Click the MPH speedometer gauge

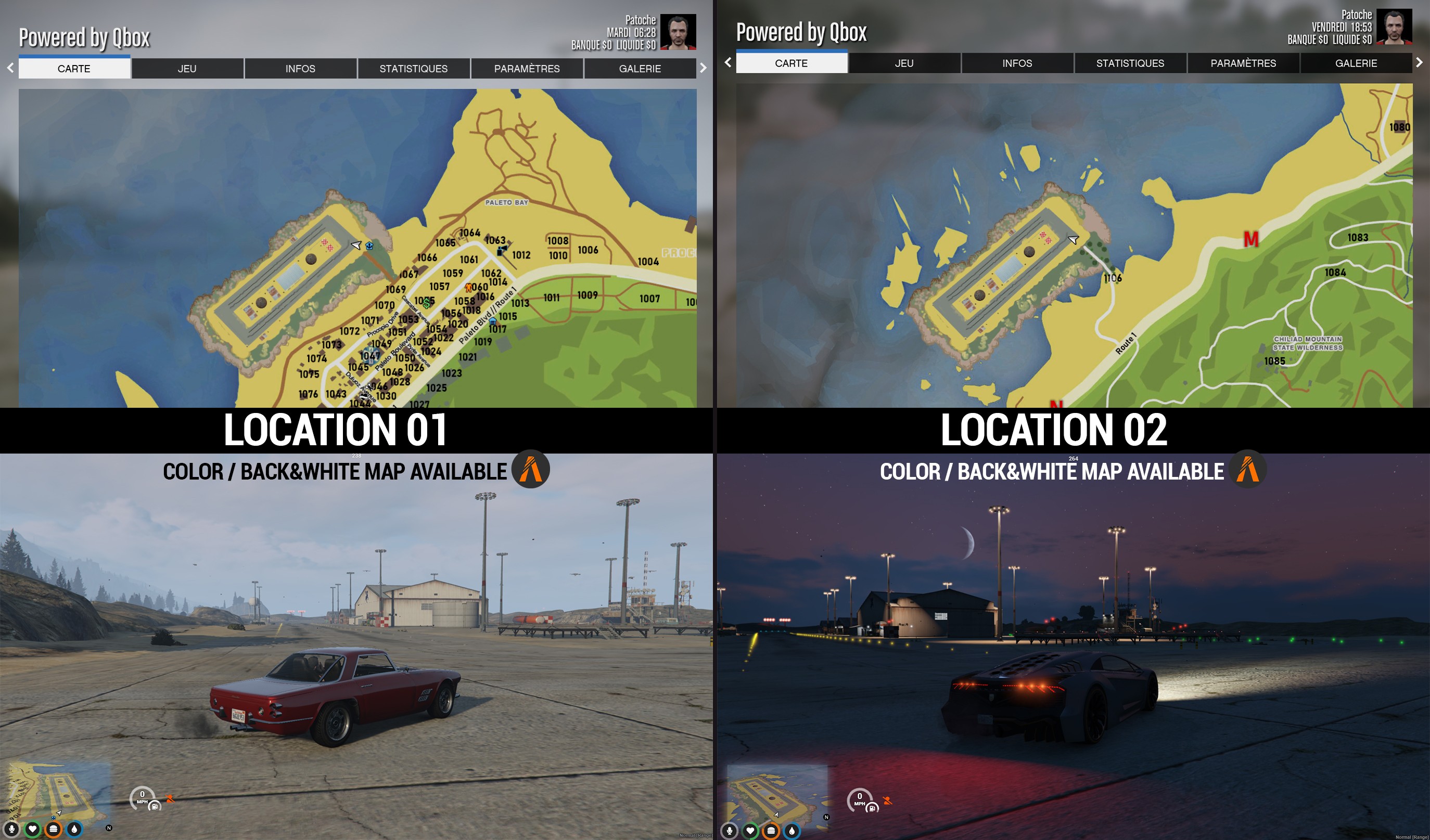(x=143, y=796)
